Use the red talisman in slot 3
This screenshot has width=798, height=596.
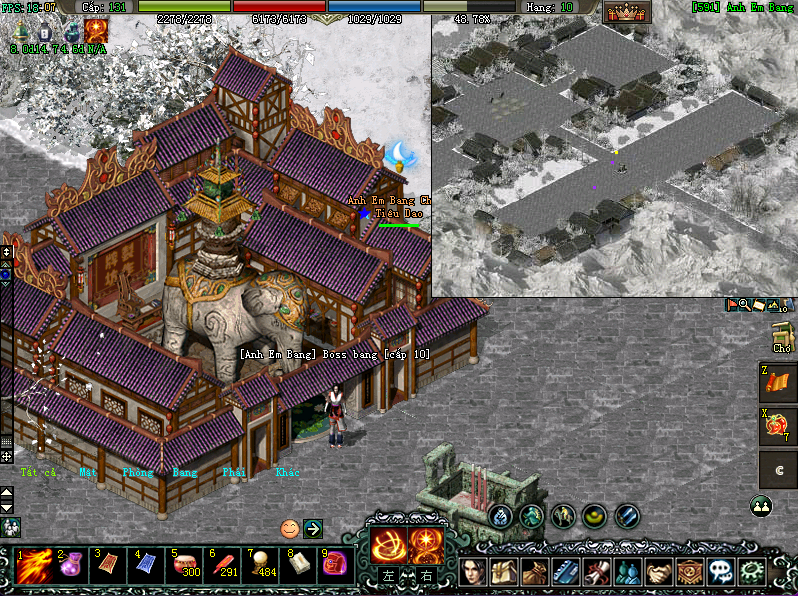click(108, 568)
